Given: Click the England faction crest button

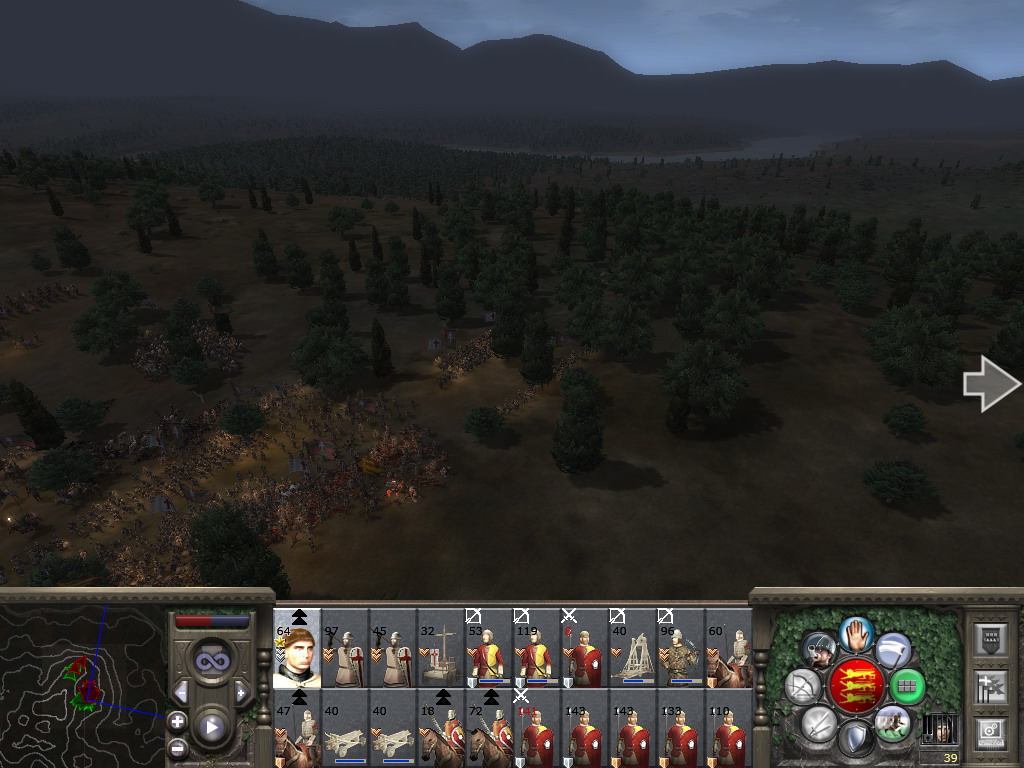Looking at the screenshot, I should (856, 687).
